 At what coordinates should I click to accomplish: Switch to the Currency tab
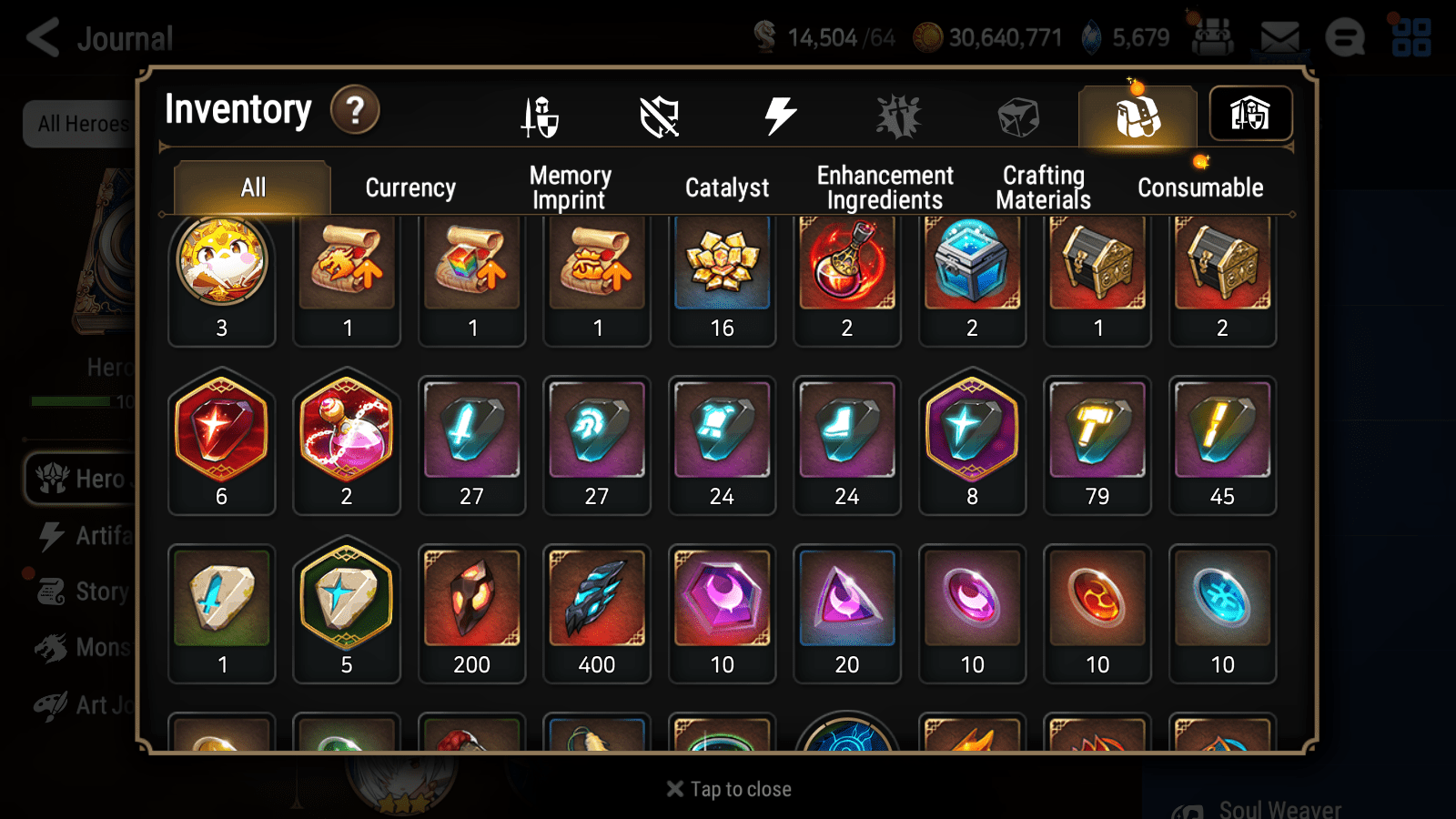(410, 187)
